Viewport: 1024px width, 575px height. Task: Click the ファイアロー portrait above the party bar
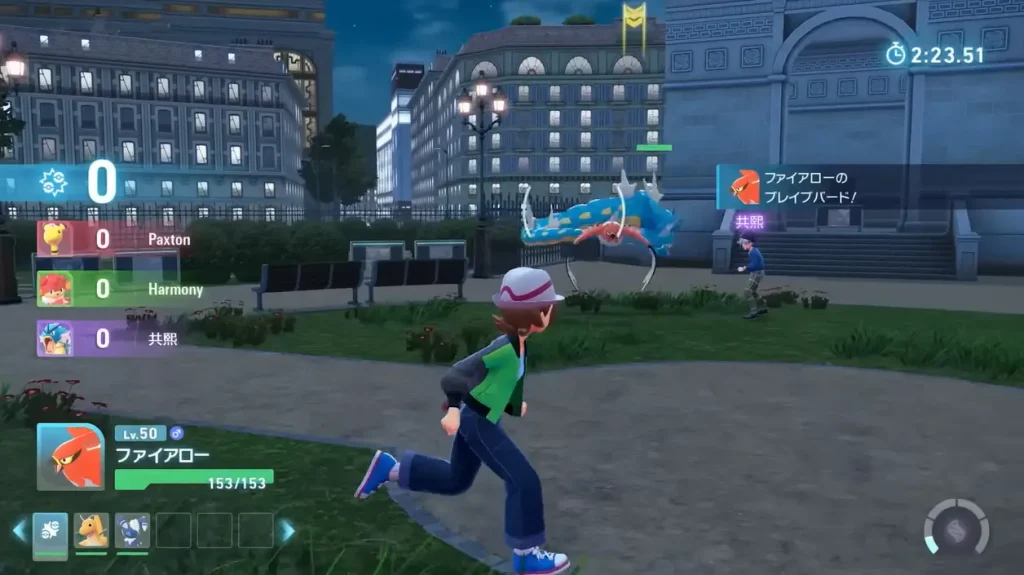point(70,457)
